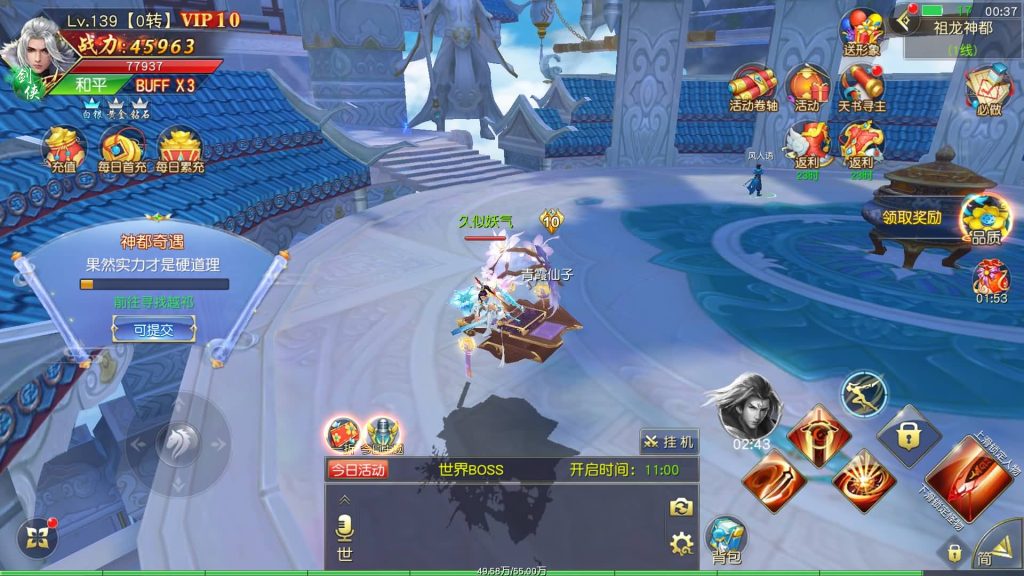Tap the 世 world channel microphone
1024x576 pixels.
point(344,528)
